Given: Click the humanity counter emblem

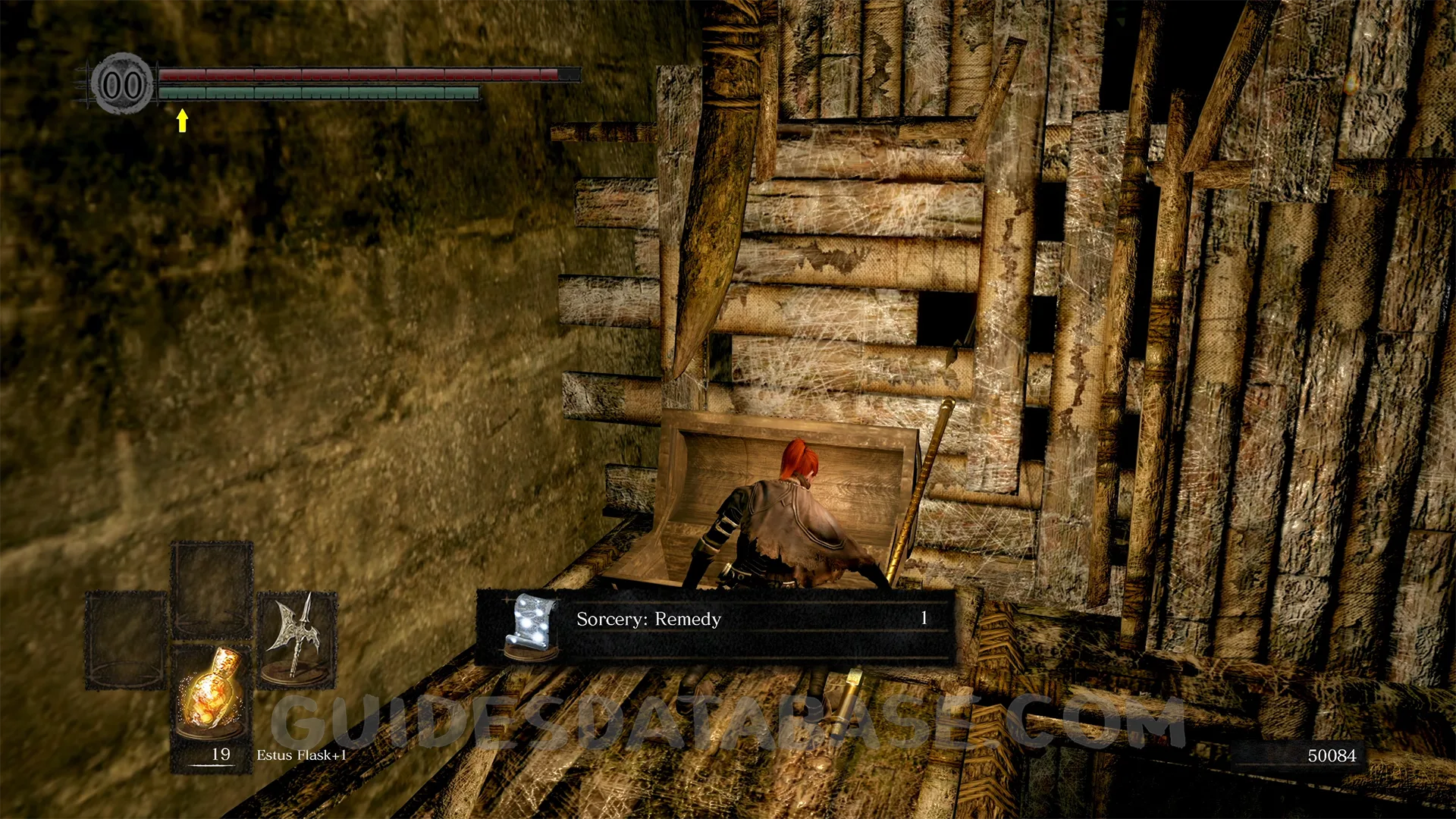Looking at the screenshot, I should point(122,85).
